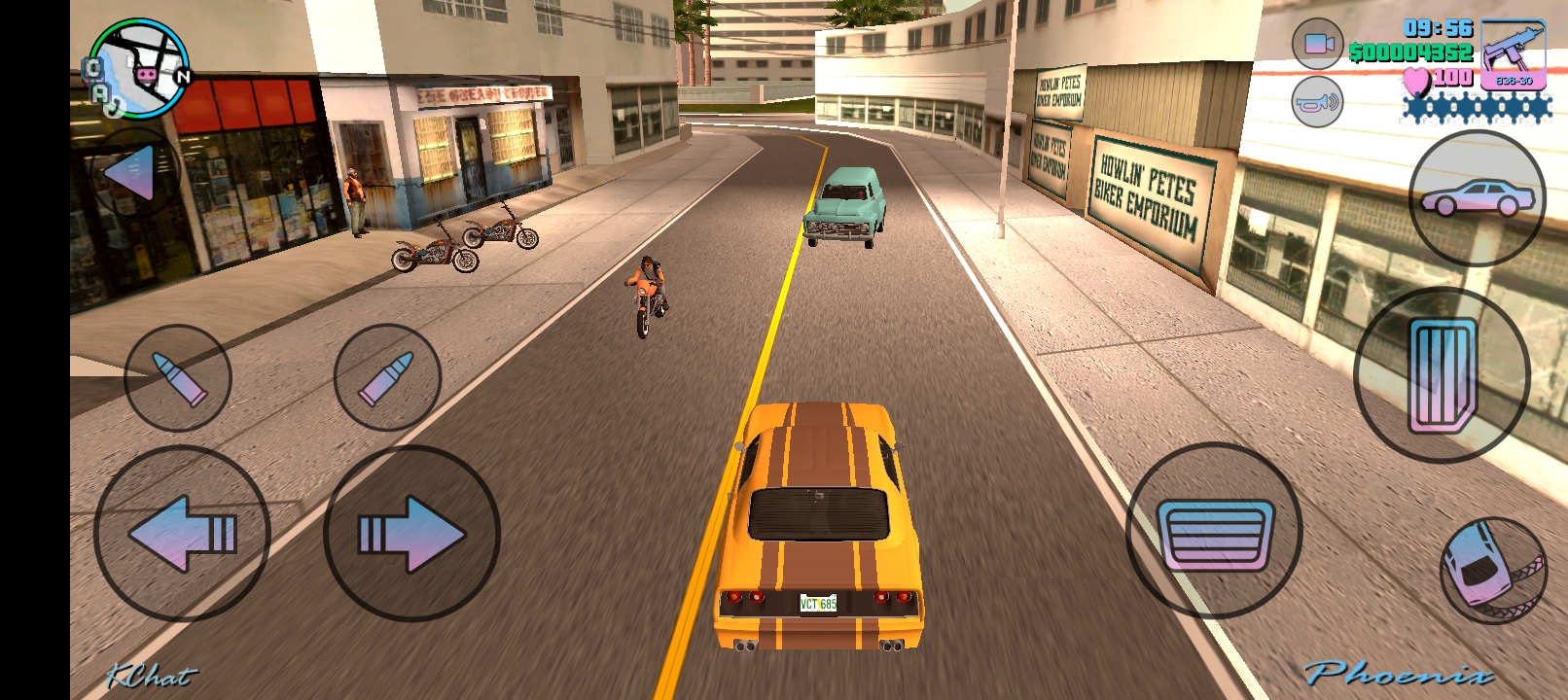Select the submachine gun weapon icon
1568x700 pixels.
pos(1514,54)
